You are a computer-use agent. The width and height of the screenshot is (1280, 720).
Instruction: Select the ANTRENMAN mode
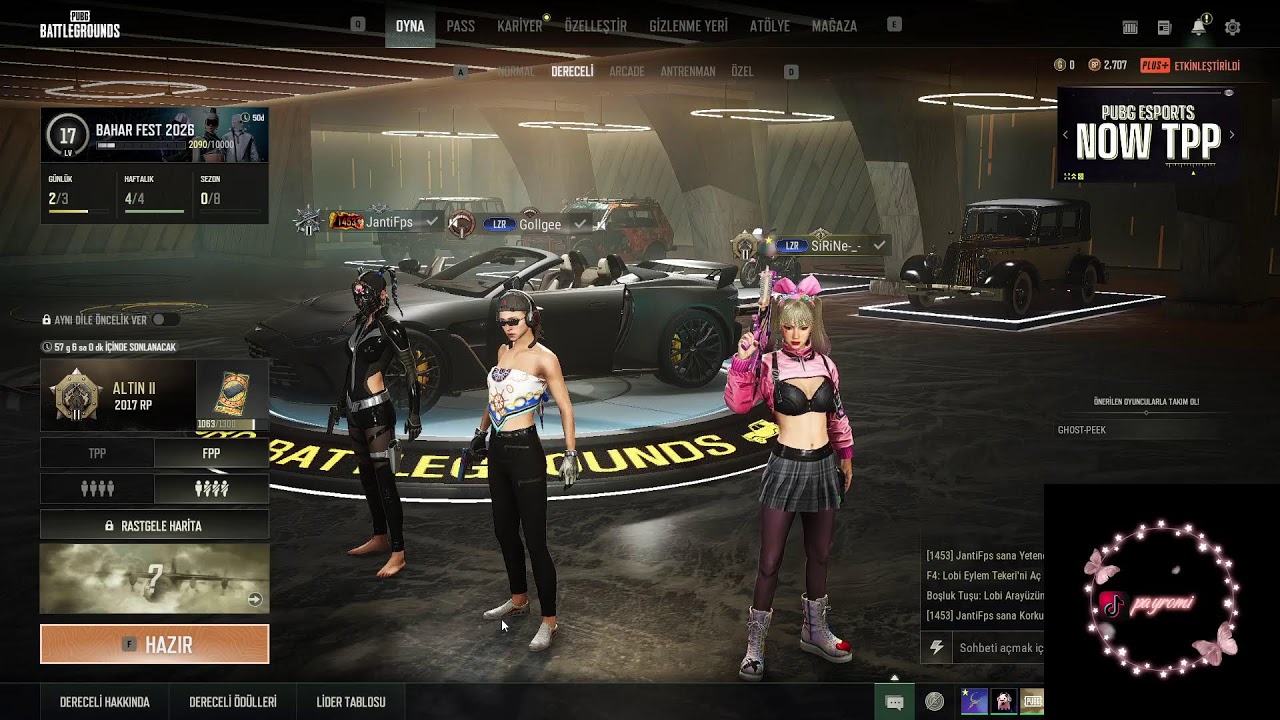687,72
